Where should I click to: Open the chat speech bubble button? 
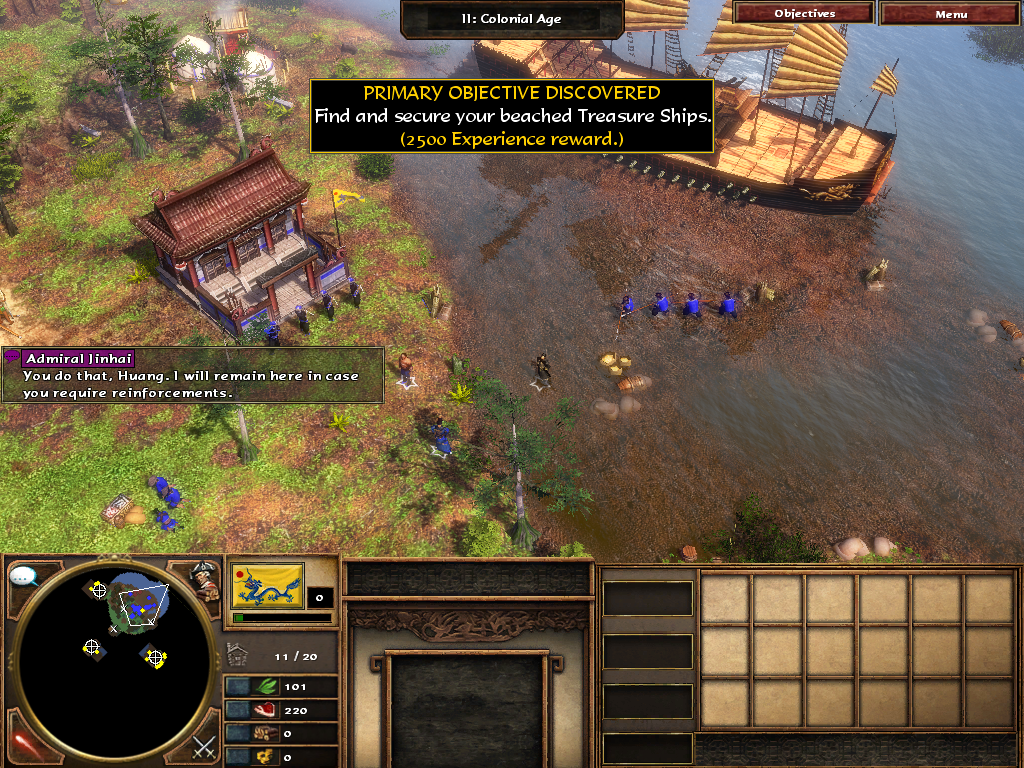click(23, 577)
